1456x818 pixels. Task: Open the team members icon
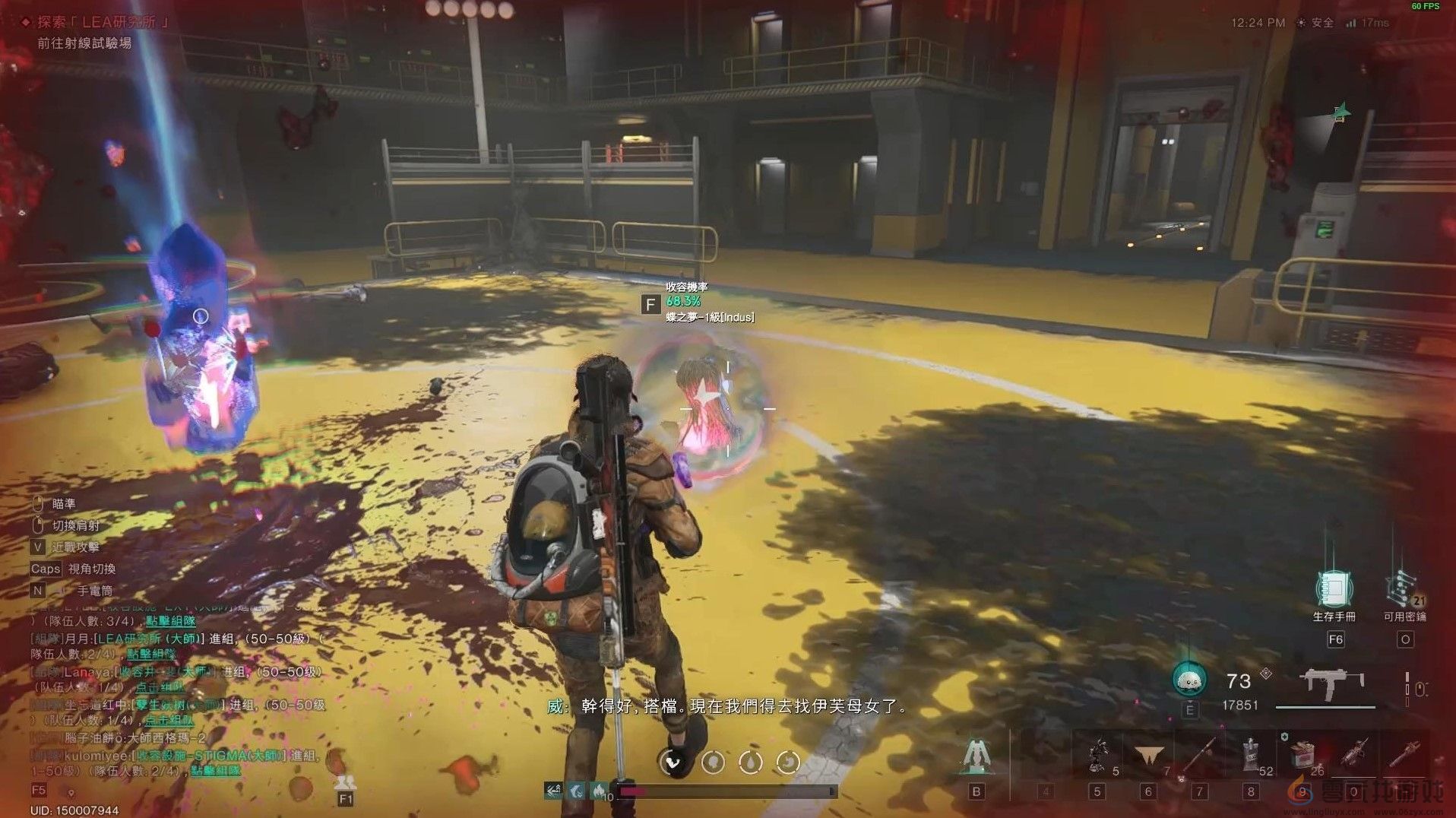tap(346, 782)
